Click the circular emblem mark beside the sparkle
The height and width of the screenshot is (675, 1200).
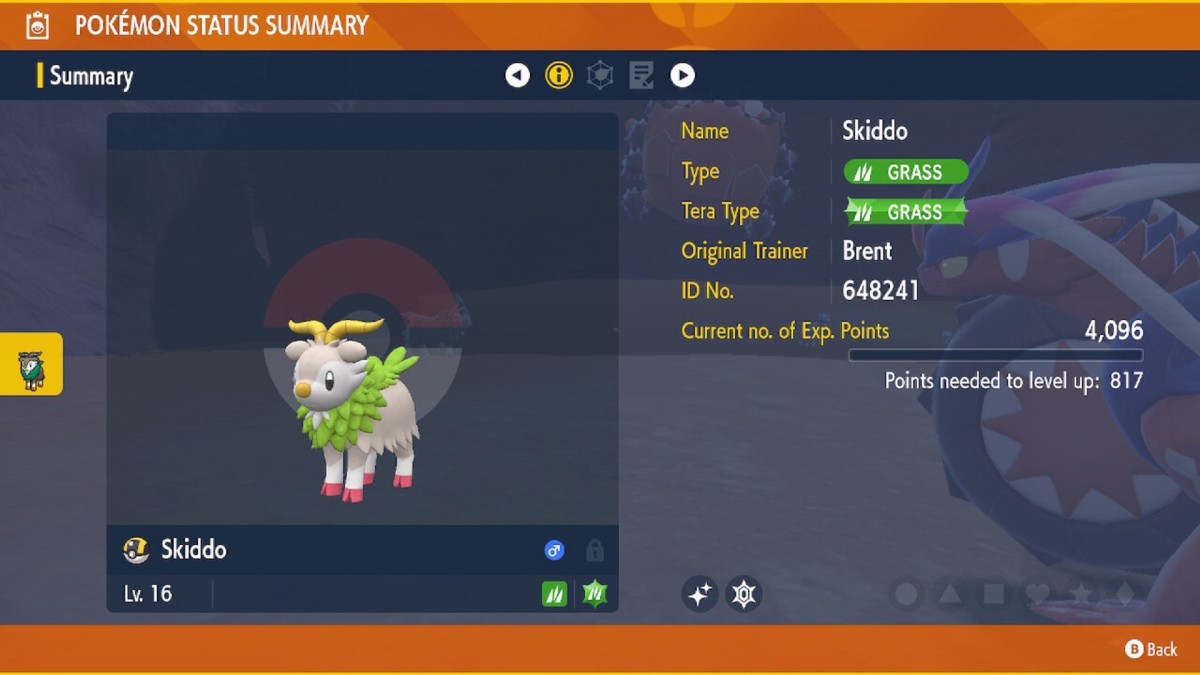tap(743, 594)
